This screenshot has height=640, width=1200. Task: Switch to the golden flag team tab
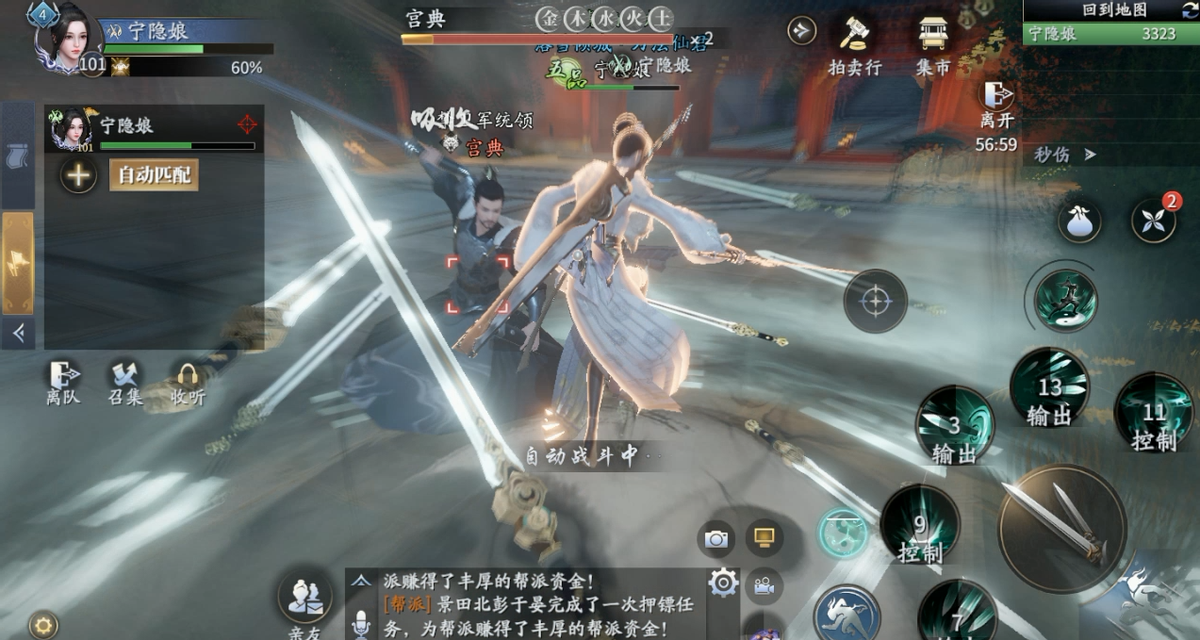(18, 262)
